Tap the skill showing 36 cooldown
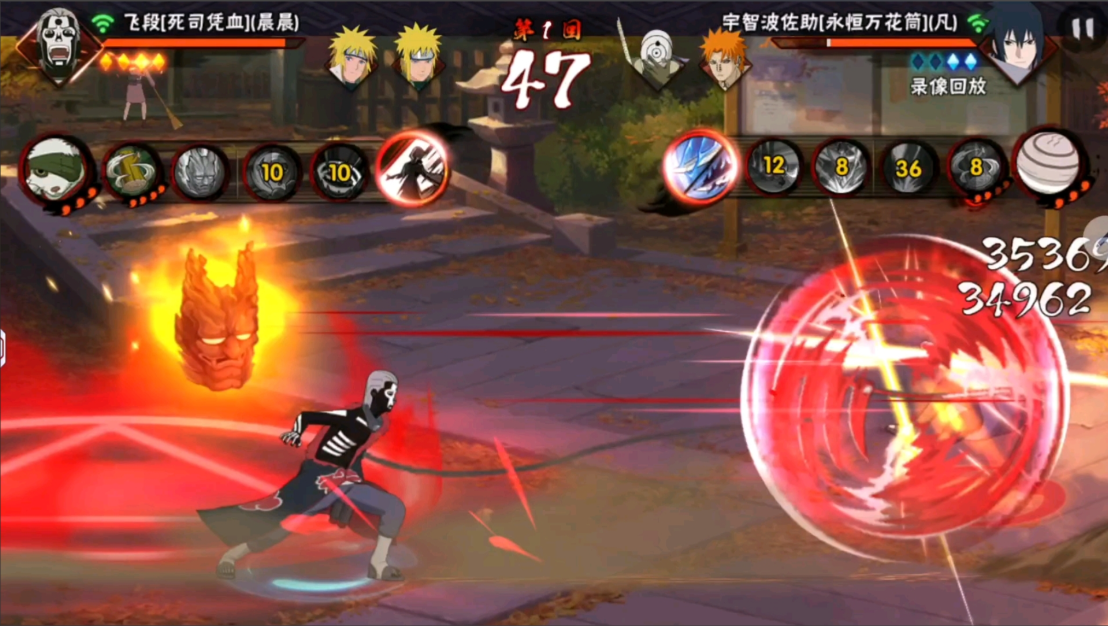The image size is (1108, 626). (908, 168)
